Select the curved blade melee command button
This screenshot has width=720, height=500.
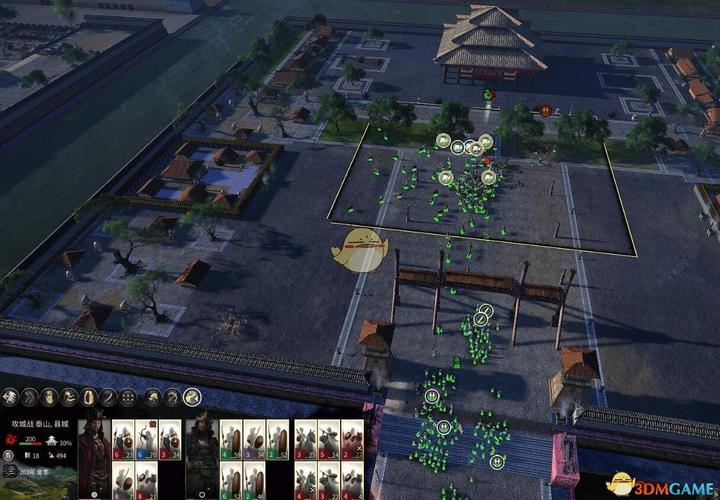(109, 397)
